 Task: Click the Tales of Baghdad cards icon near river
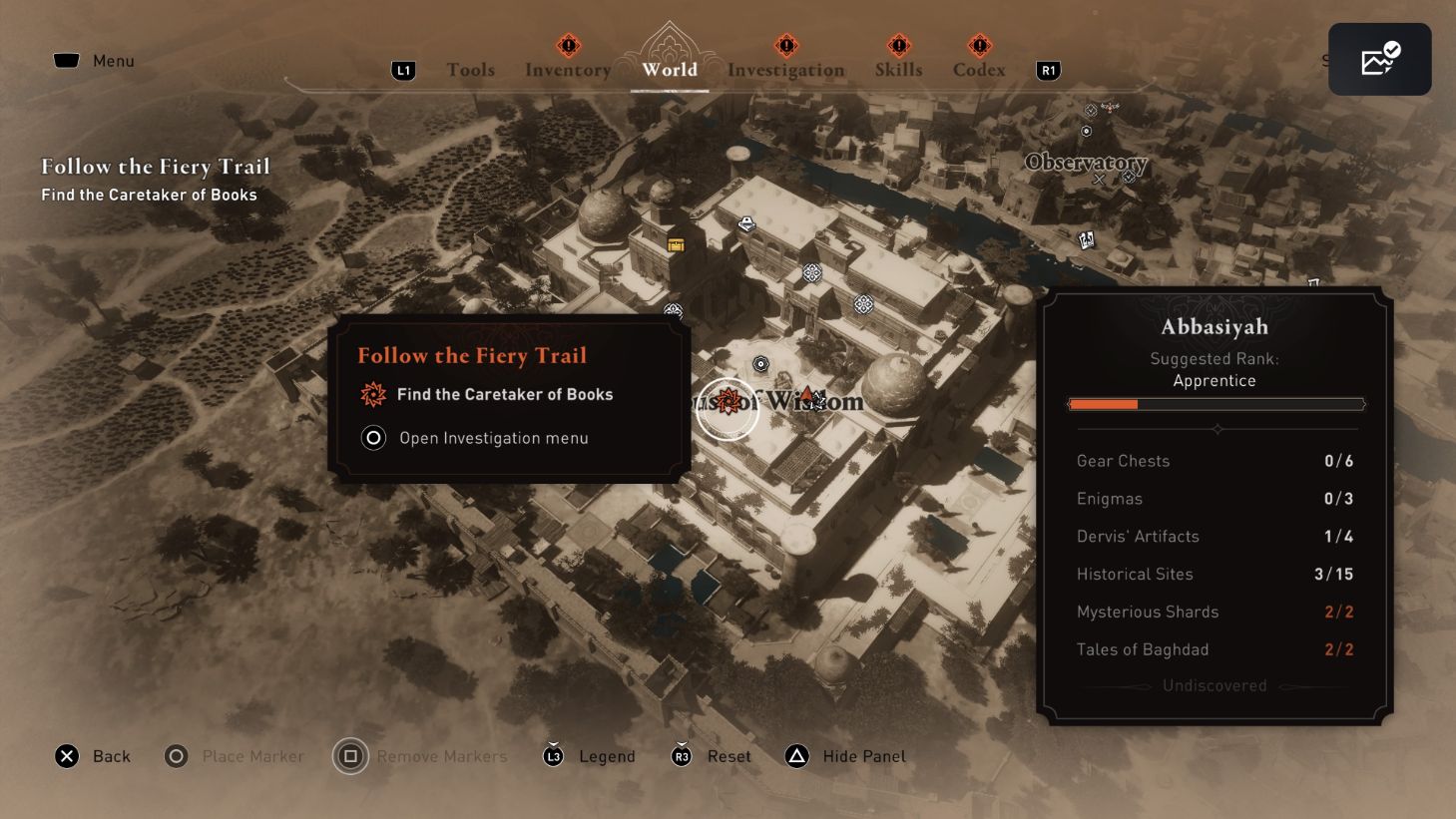click(1085, 239)
